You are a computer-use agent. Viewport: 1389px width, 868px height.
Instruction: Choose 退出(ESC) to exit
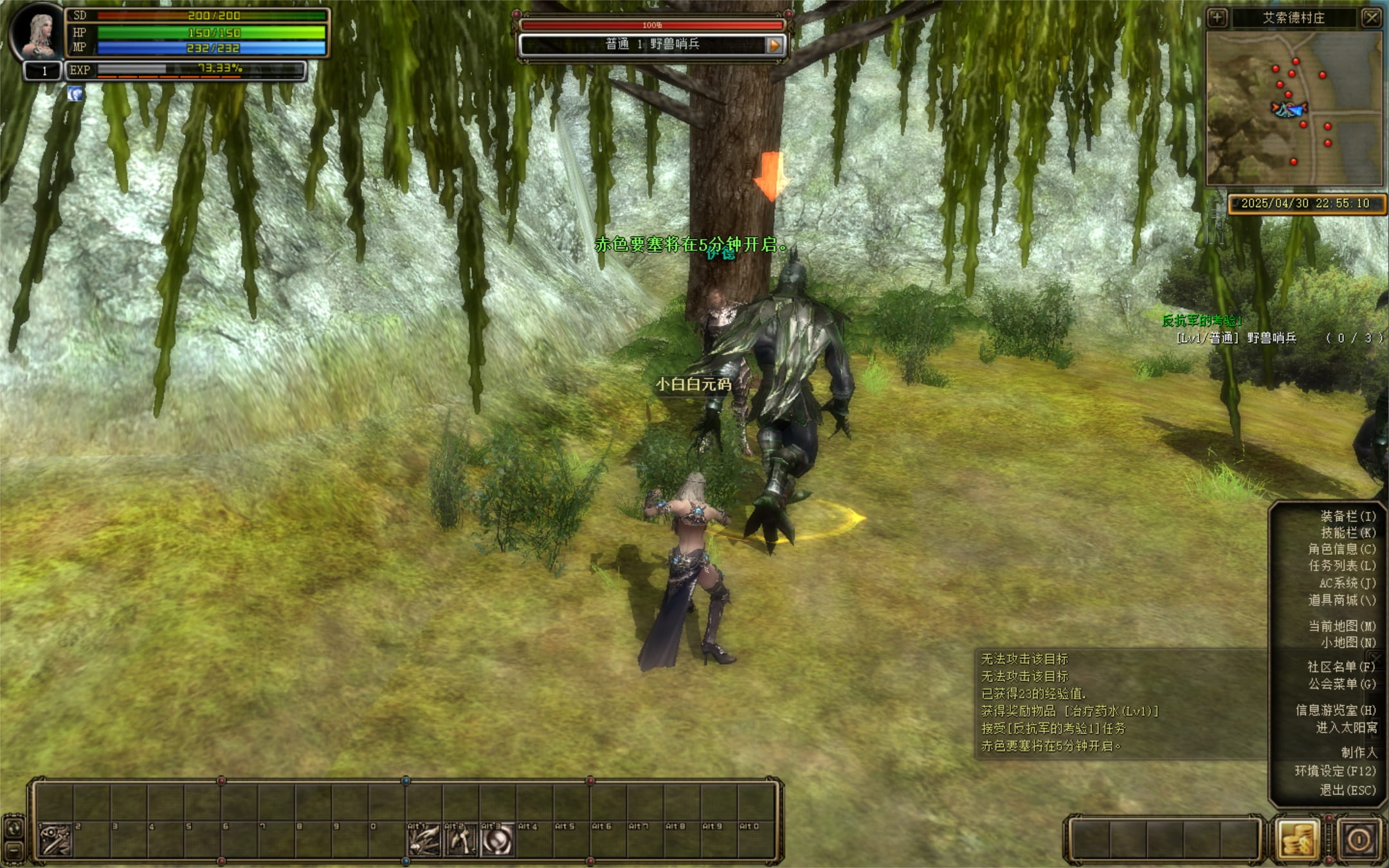coord(1347,790)
